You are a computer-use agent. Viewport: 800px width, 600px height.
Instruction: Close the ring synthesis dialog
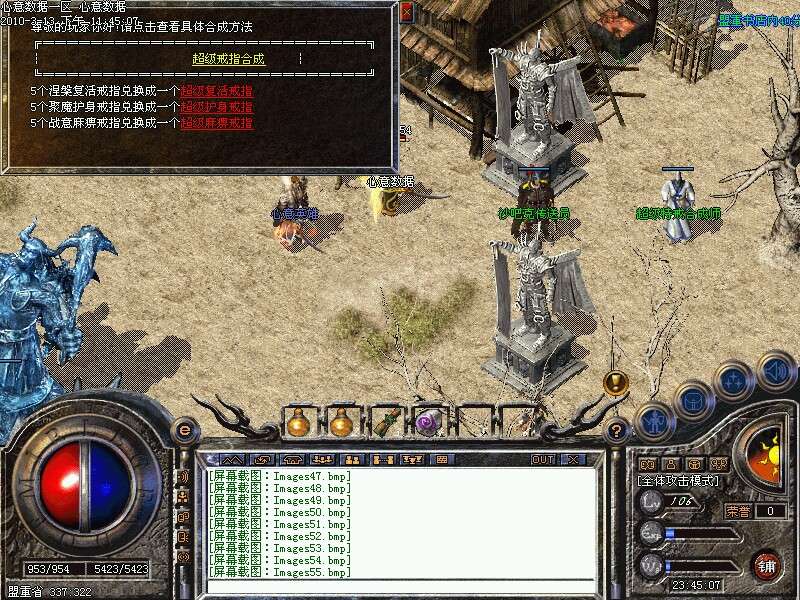coord(406,13)
